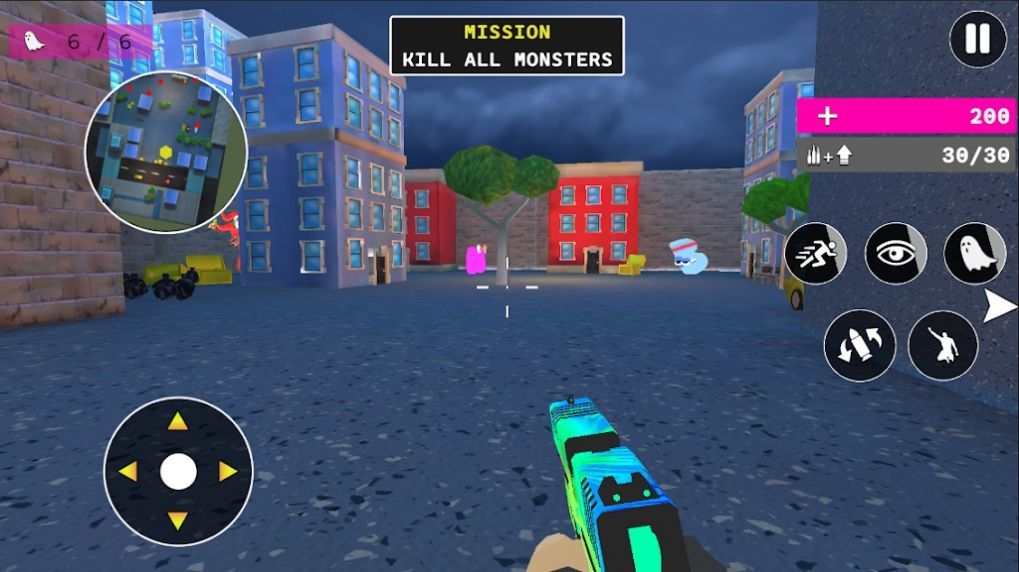Tap the joystick's right arrow
1019x572 pixels.
228,471
